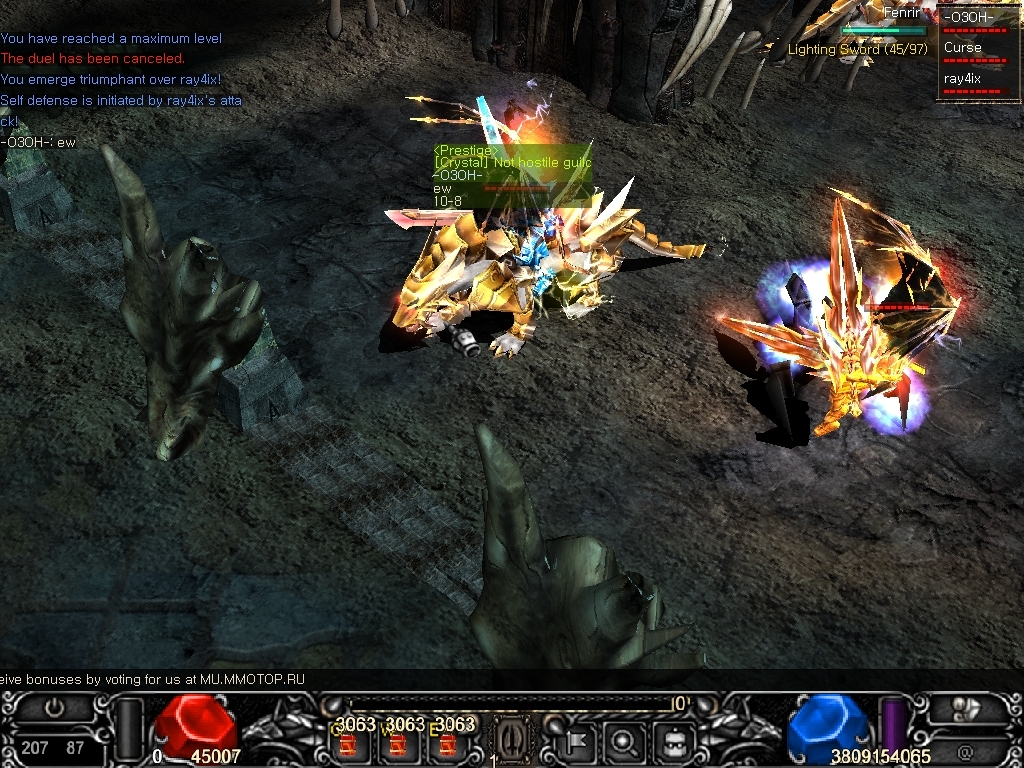Click the magnifying glass button
The width and height of the screenshot is (1024, 768).
(624, 742)
